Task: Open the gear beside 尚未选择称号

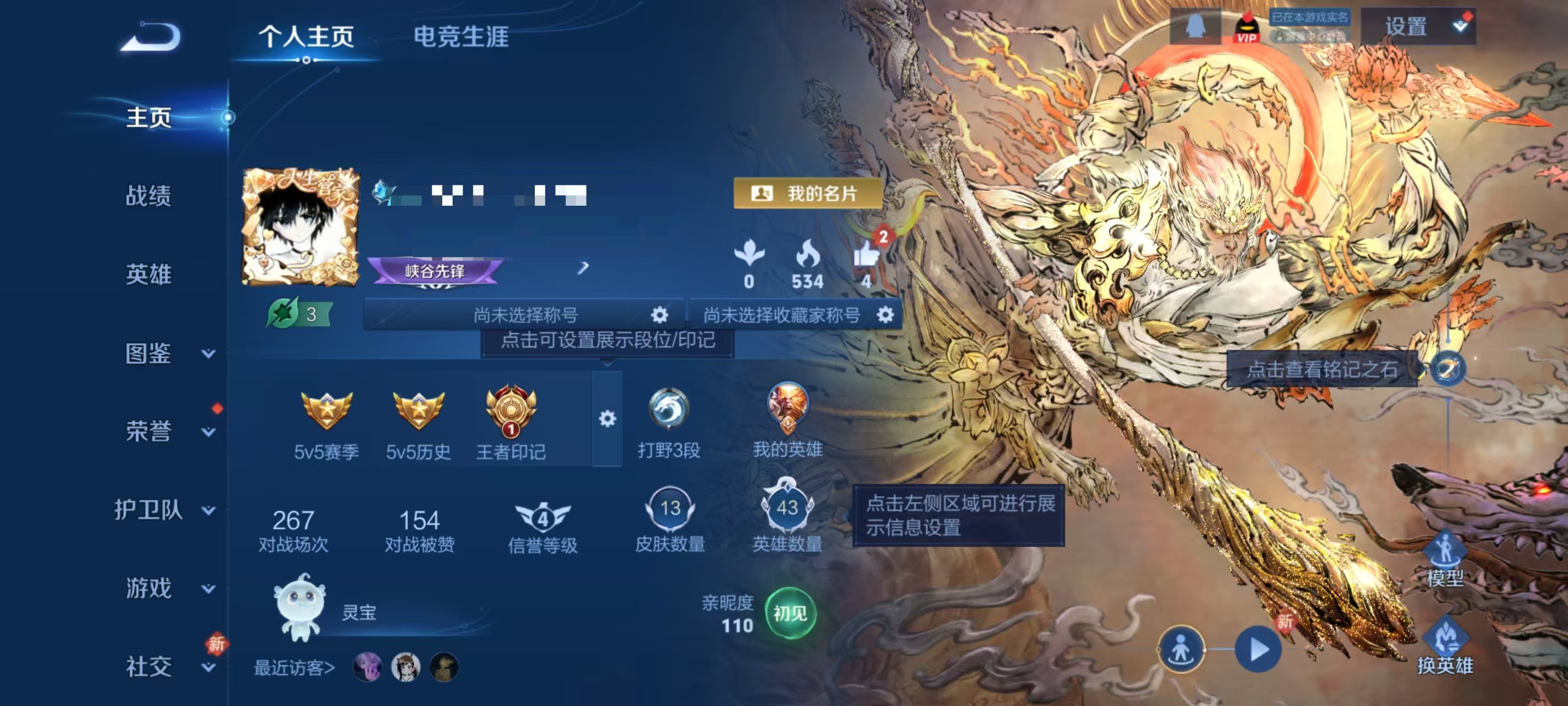Action: tap(659, 315)
